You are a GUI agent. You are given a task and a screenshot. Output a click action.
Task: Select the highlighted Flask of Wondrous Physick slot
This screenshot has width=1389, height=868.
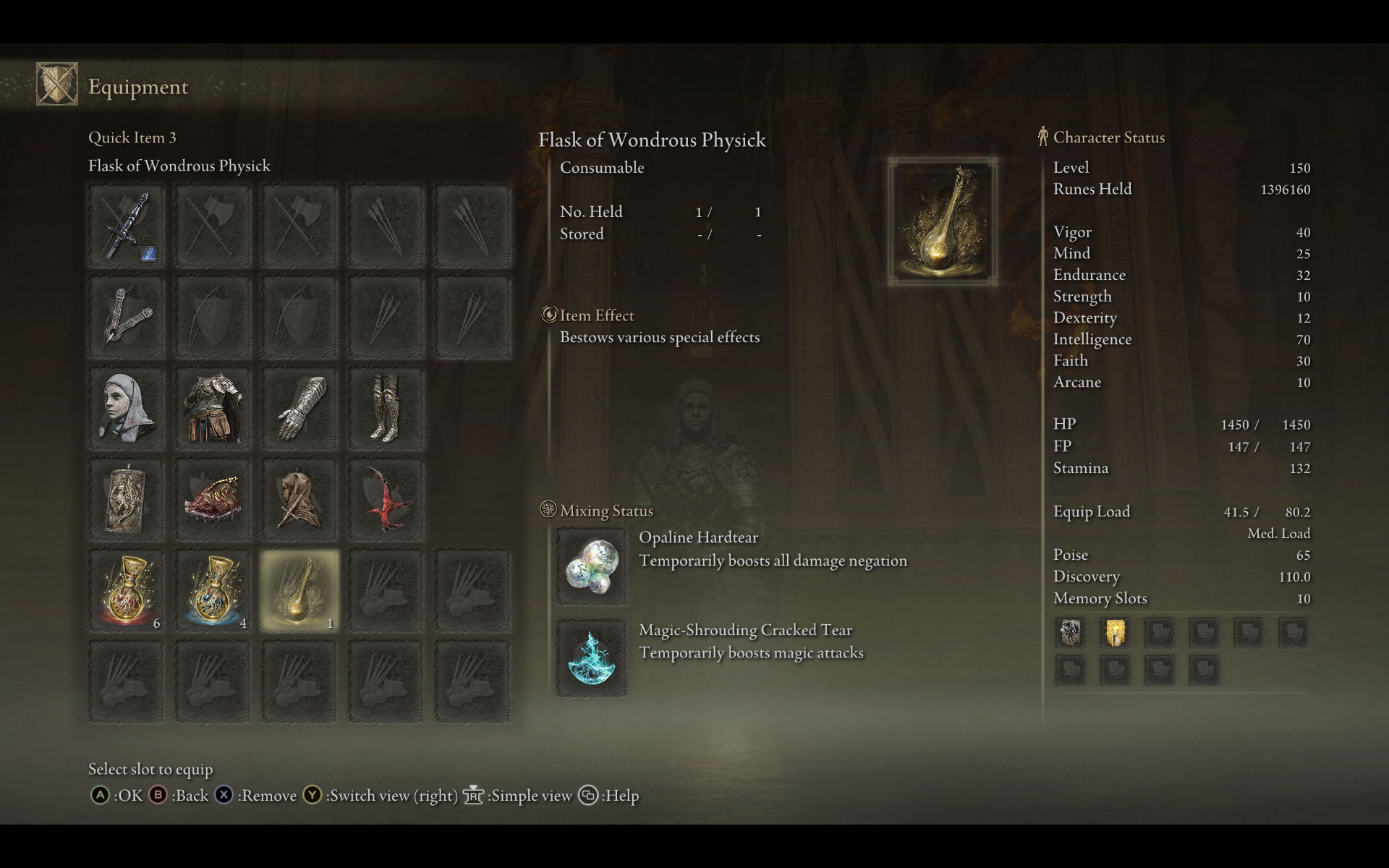(x=300, y=590)
